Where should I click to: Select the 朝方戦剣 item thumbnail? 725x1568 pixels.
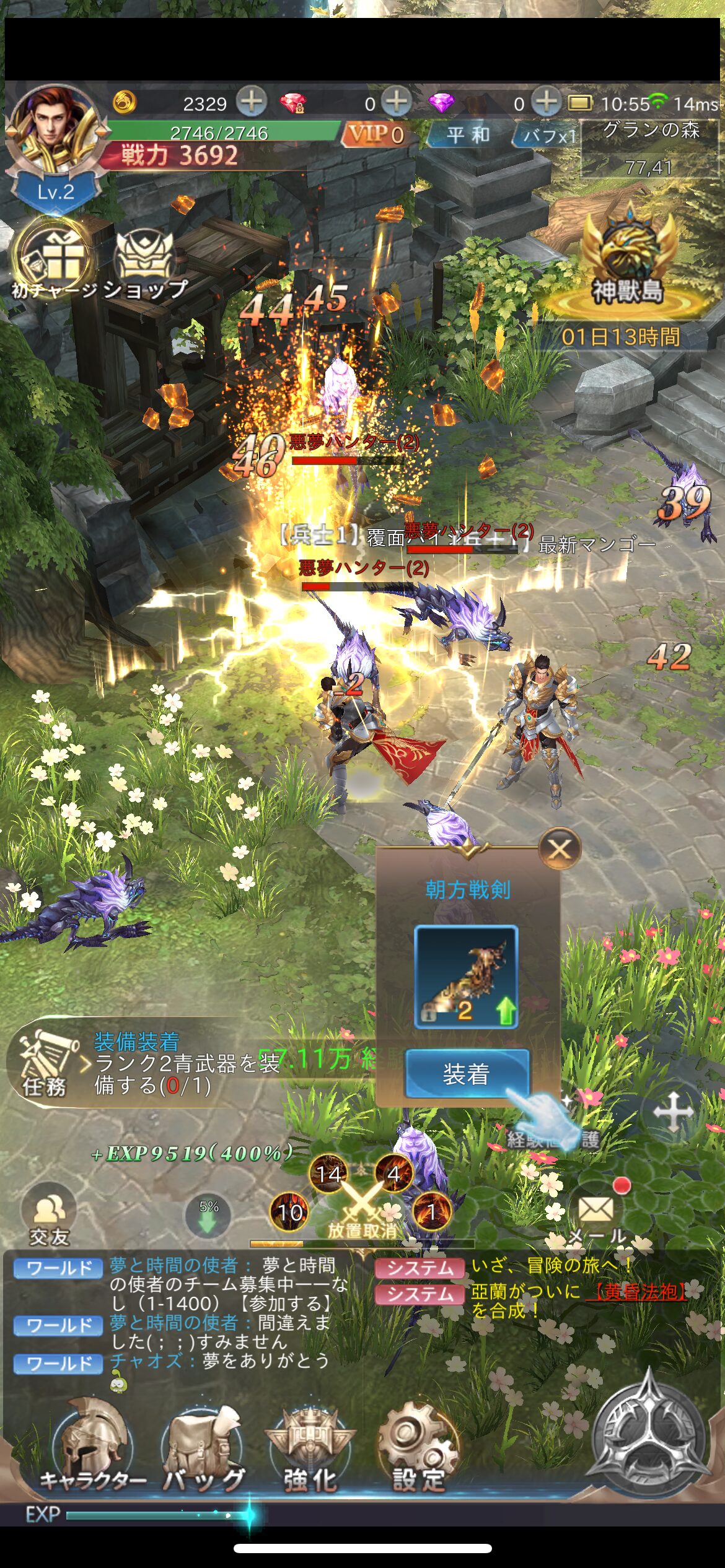(466, 977)
